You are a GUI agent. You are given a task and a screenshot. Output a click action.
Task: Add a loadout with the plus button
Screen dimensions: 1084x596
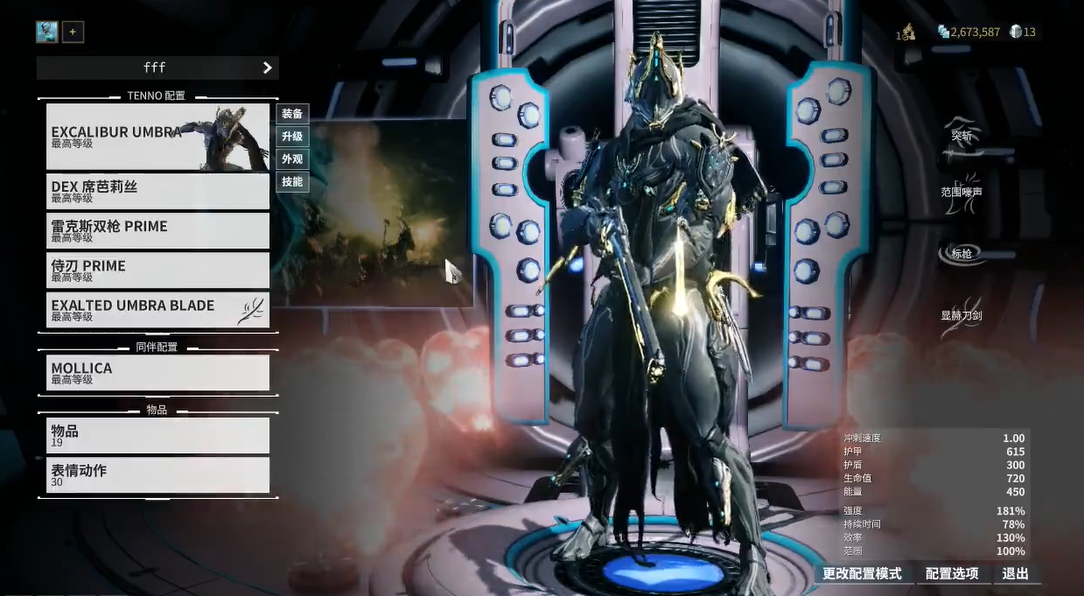click(x=73, y=32)
